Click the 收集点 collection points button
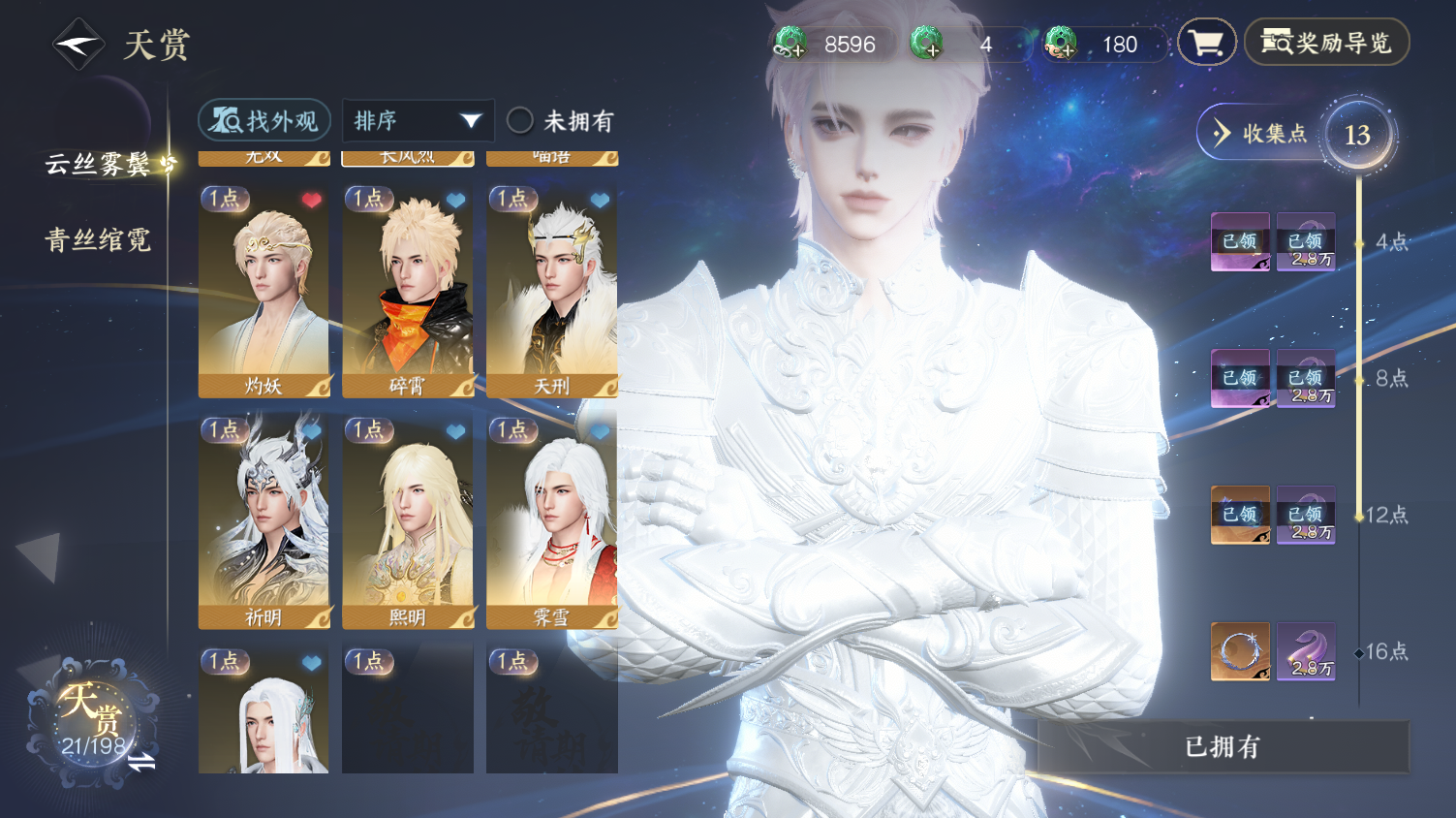 (x=1259, y=134)
